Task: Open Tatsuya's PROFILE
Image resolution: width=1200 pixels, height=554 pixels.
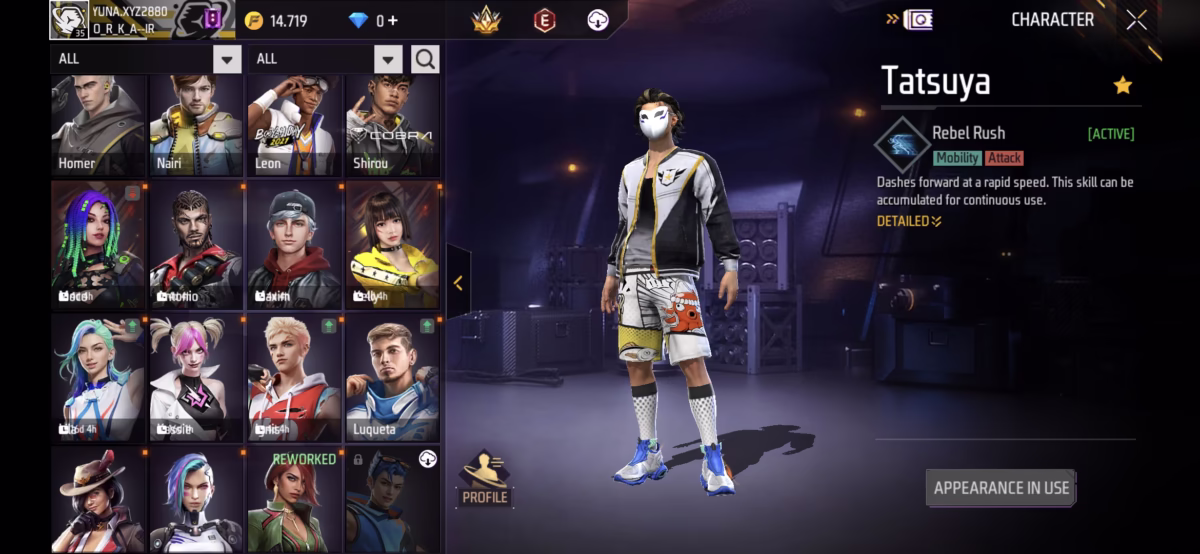Action: [485, 478]
